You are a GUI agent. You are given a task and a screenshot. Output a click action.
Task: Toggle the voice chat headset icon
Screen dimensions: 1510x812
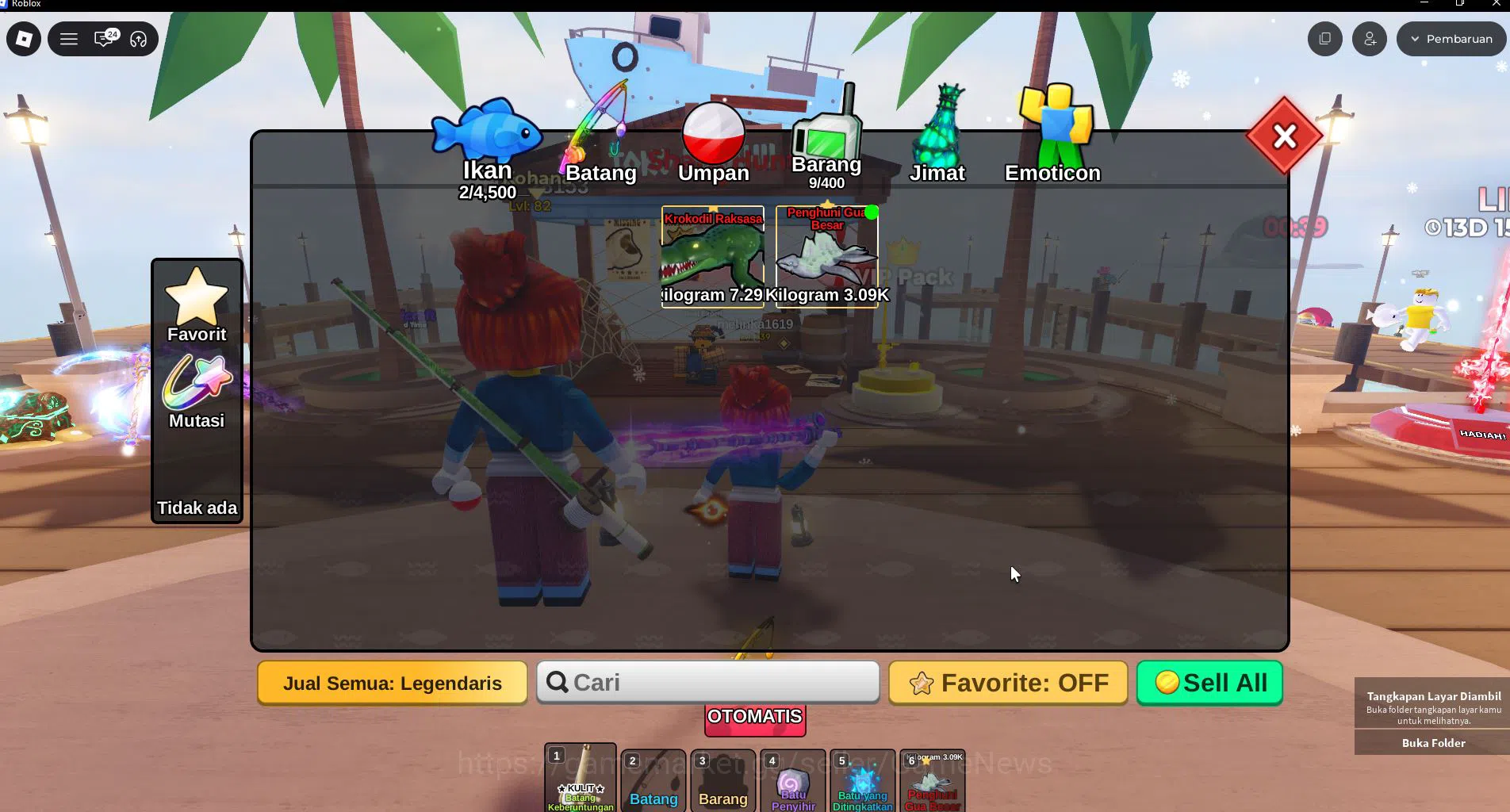click(x=140, y=38)
